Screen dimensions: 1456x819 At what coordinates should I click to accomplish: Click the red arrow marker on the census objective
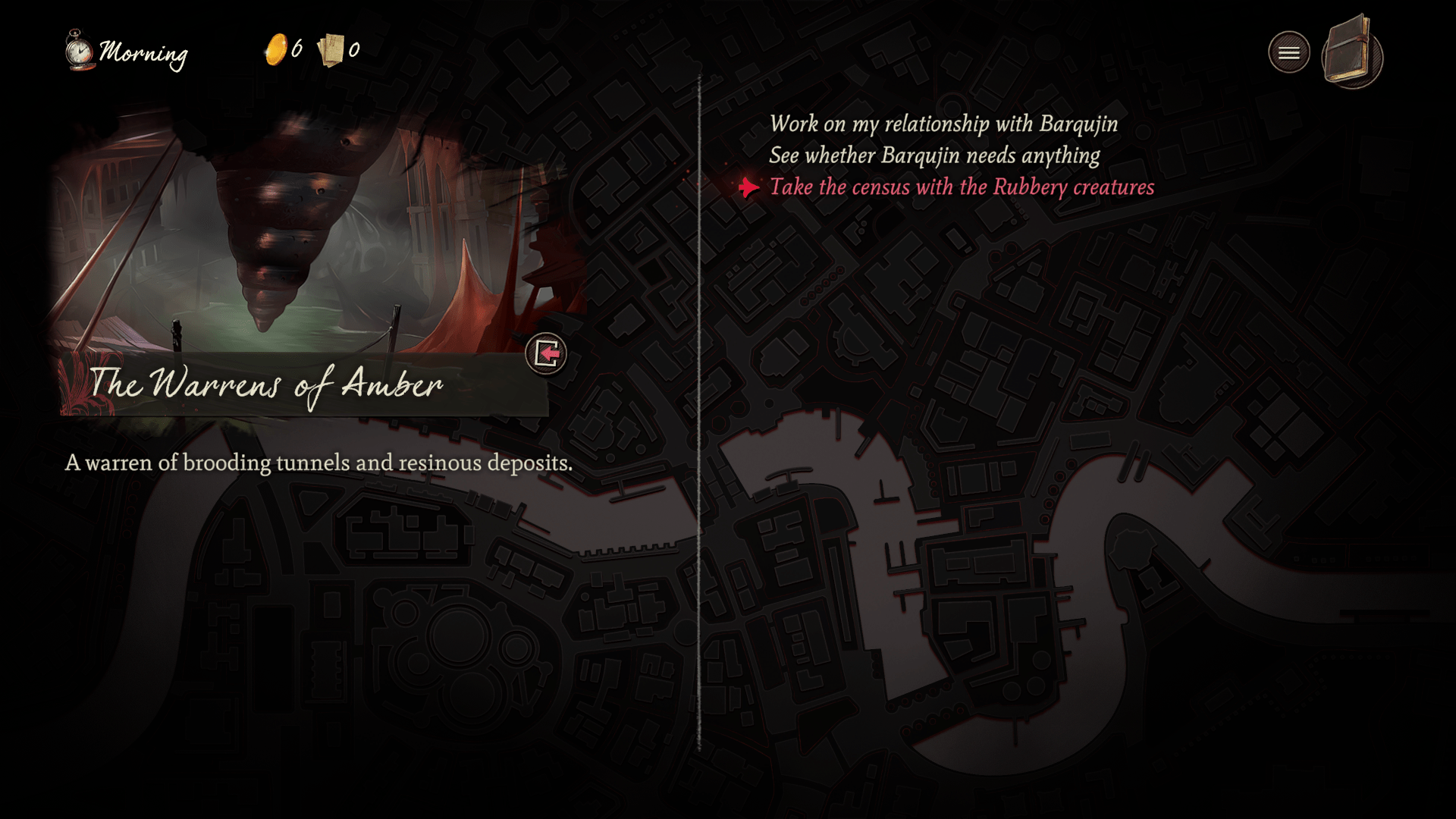747,187
